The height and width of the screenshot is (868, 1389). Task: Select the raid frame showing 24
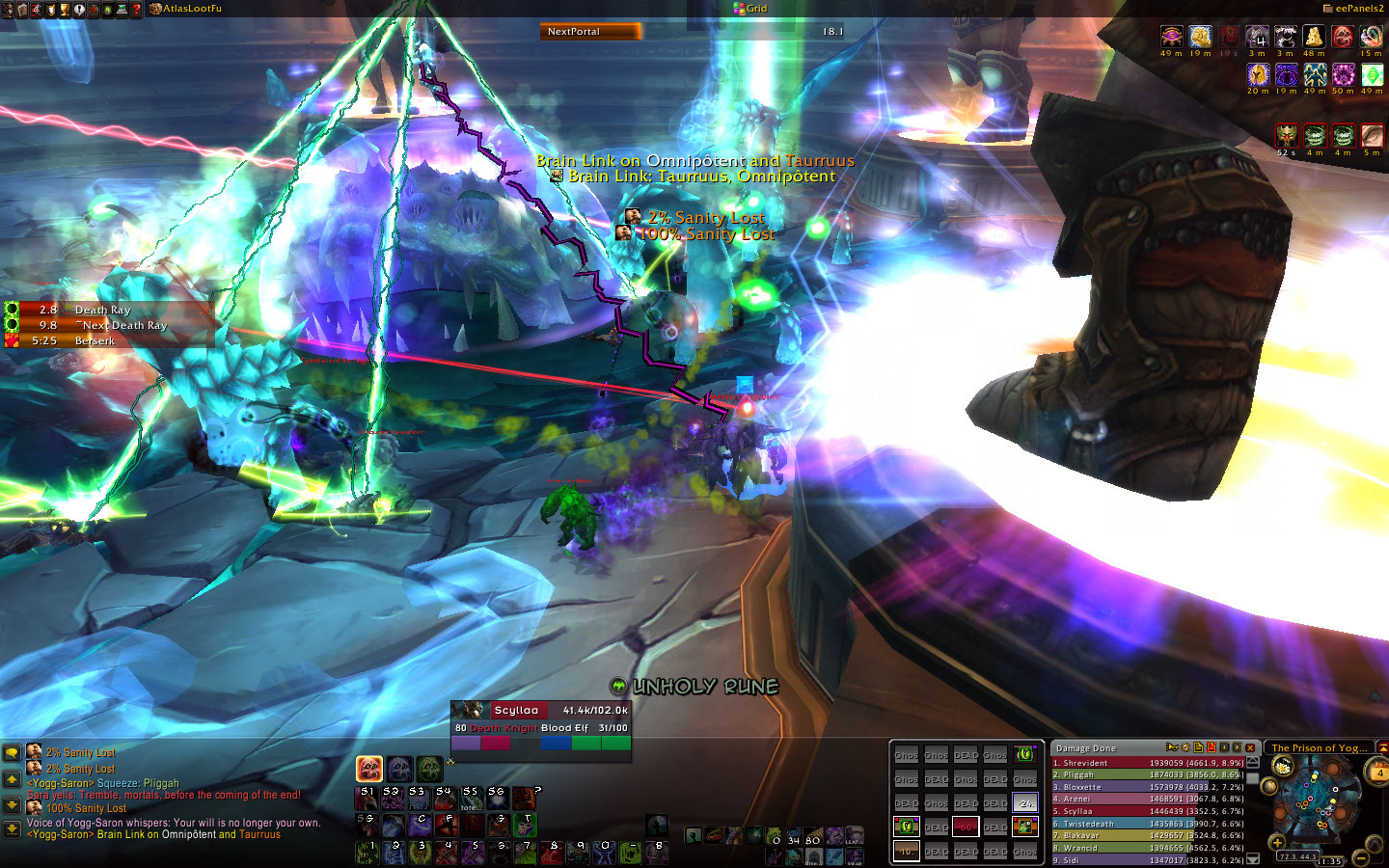1024,802
